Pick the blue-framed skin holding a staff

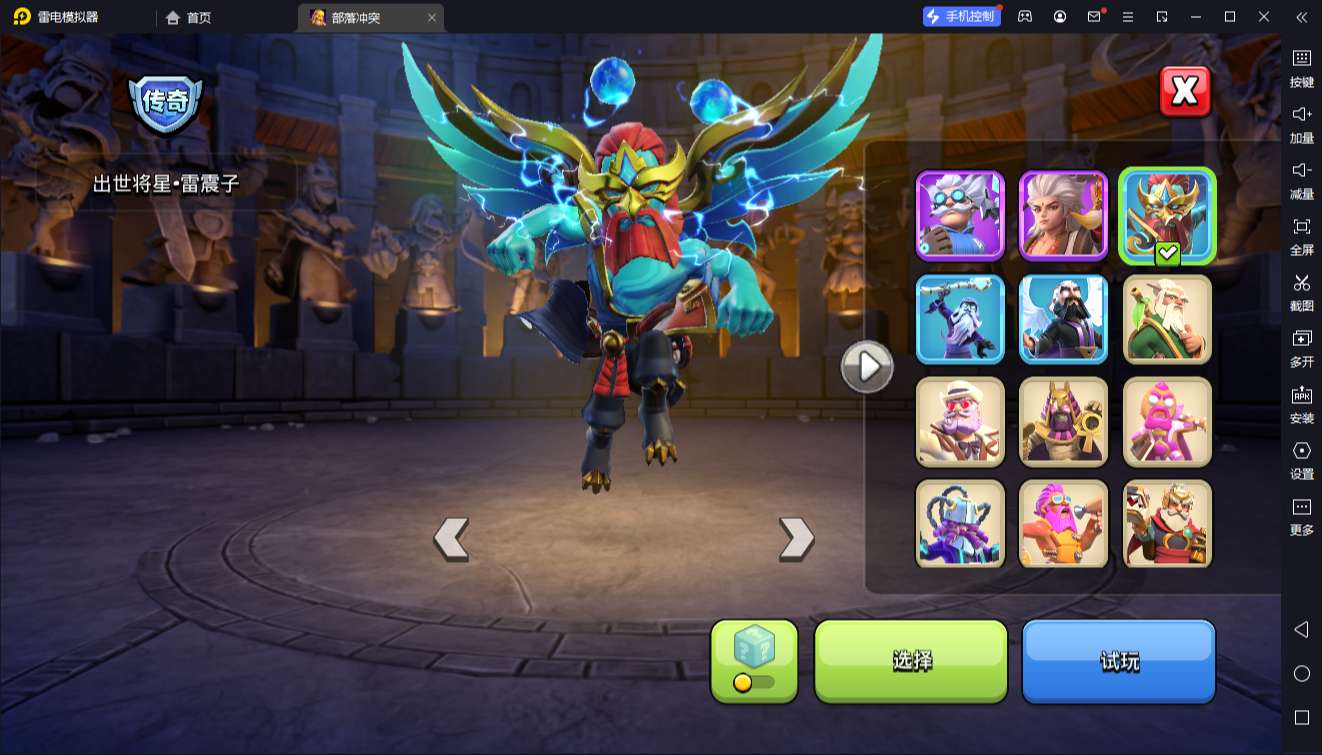(960, 318)
